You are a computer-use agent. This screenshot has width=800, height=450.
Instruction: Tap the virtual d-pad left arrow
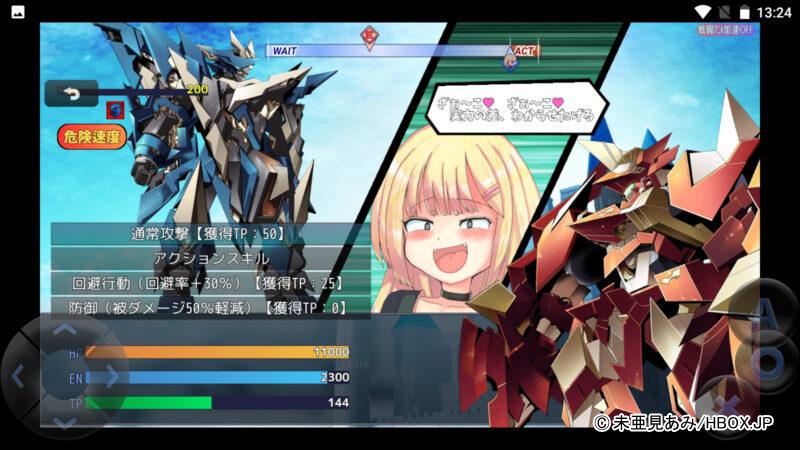[x=17, y=377]
